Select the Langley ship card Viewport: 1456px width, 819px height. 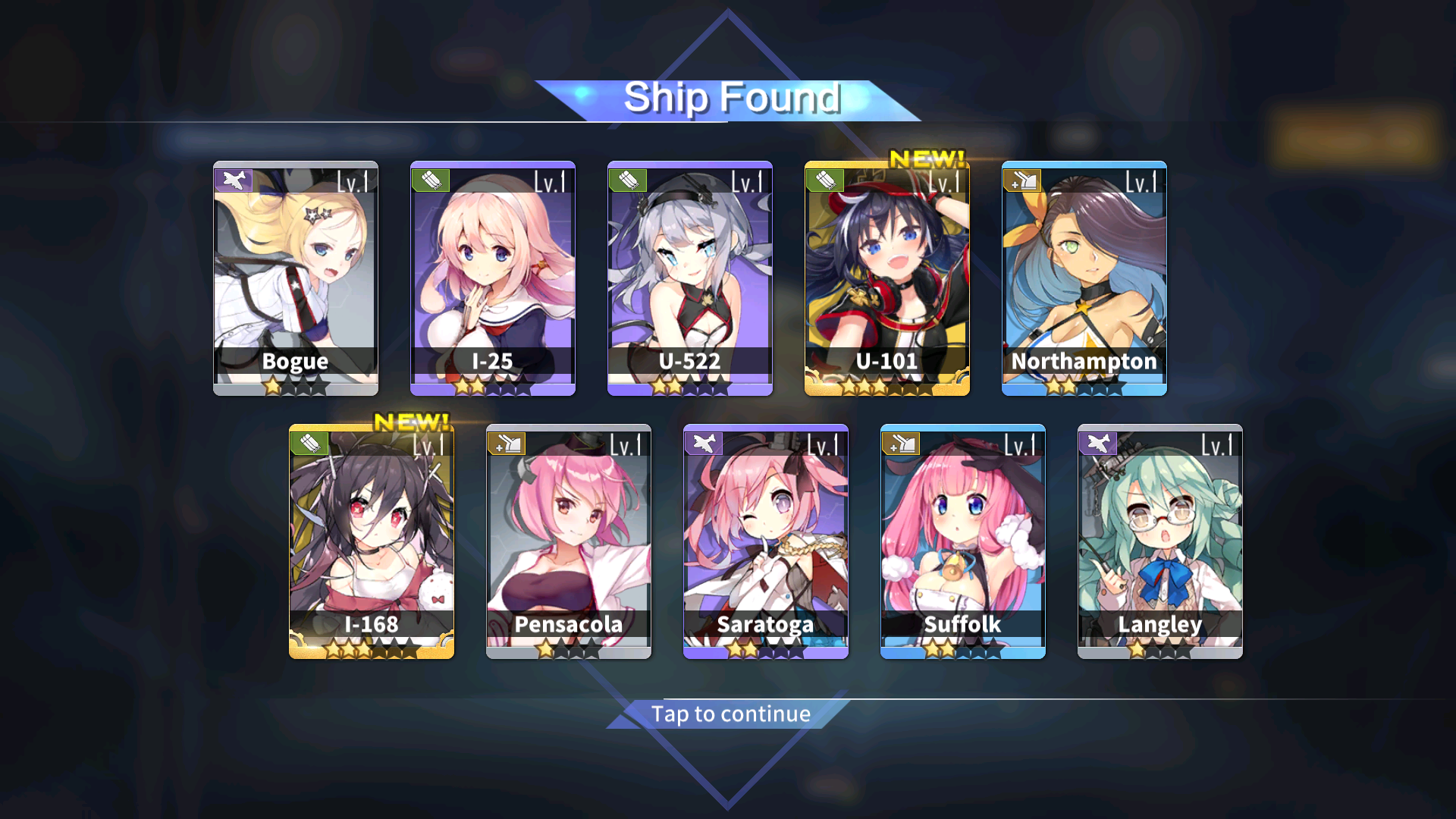coord(1160,541)
